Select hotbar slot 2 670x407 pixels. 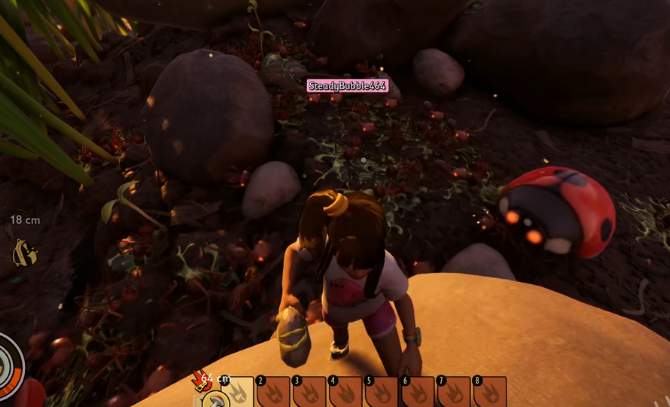[273, 392]
